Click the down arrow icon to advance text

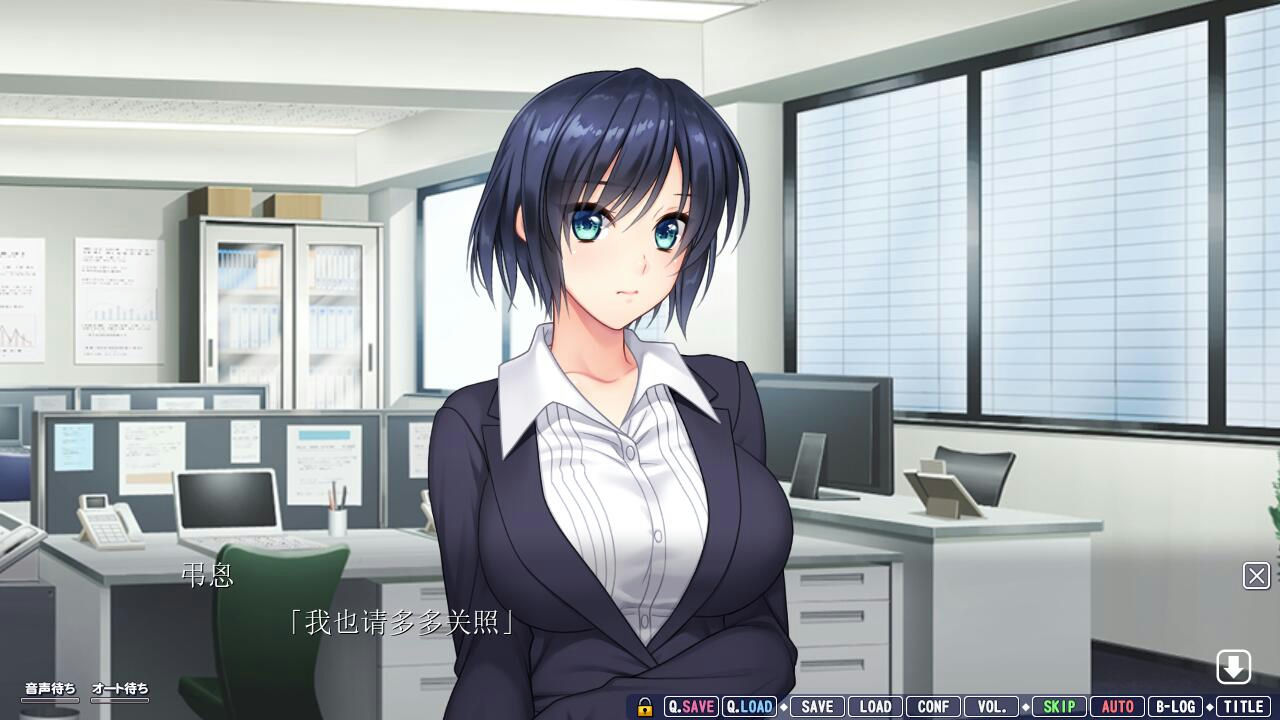tap(1236, 664)
